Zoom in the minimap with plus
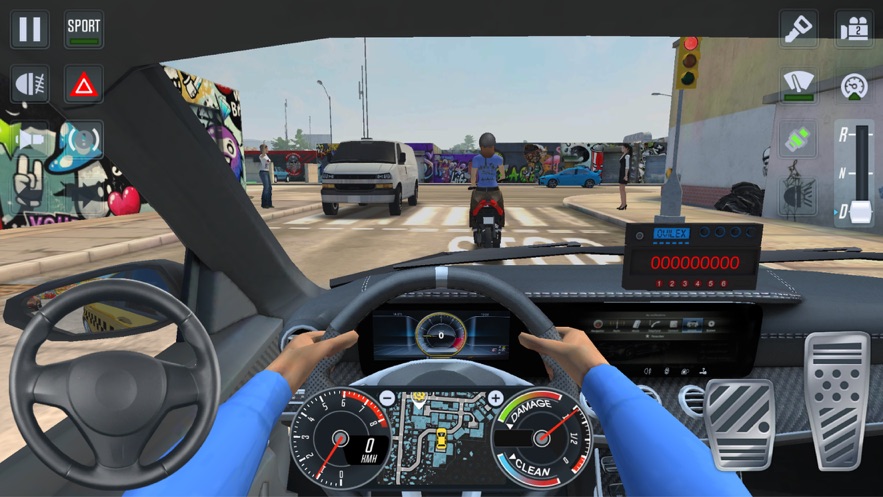This screenshot has height=497, width=883. [495, 399]
